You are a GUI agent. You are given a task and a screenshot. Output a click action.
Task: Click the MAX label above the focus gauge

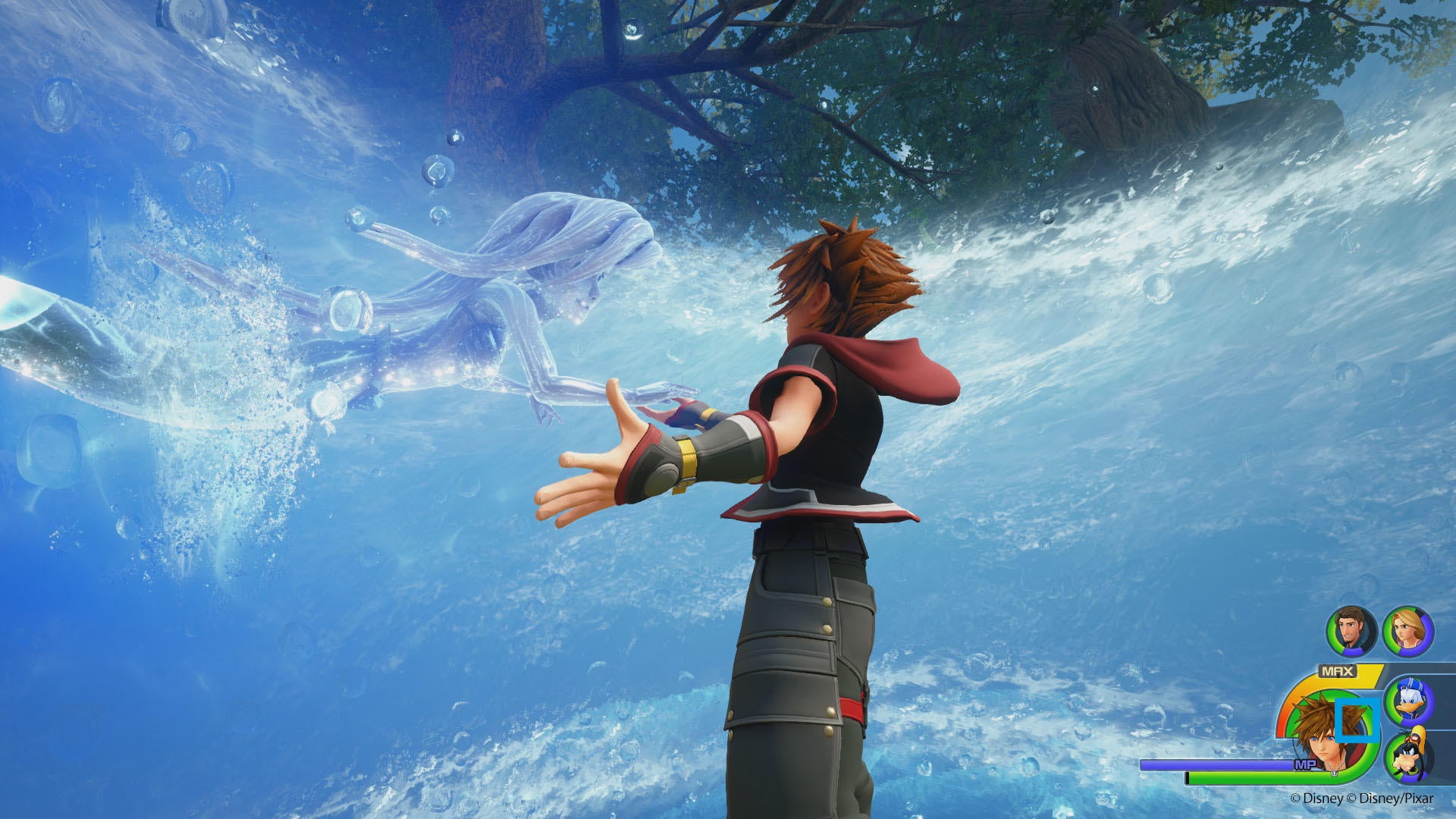[1337, 670]
